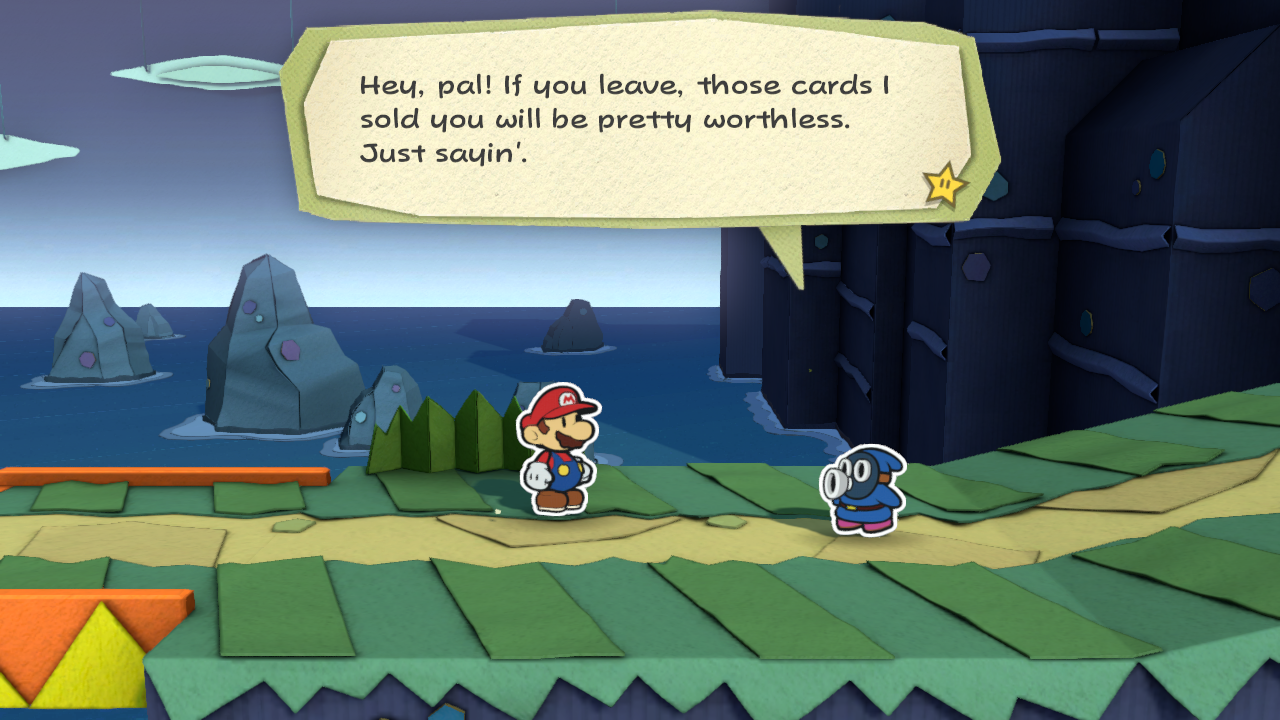The width and height of the screenshot is (1280, 720).
Task: Expand the dialogue box text area
Action: coord(630,120)
